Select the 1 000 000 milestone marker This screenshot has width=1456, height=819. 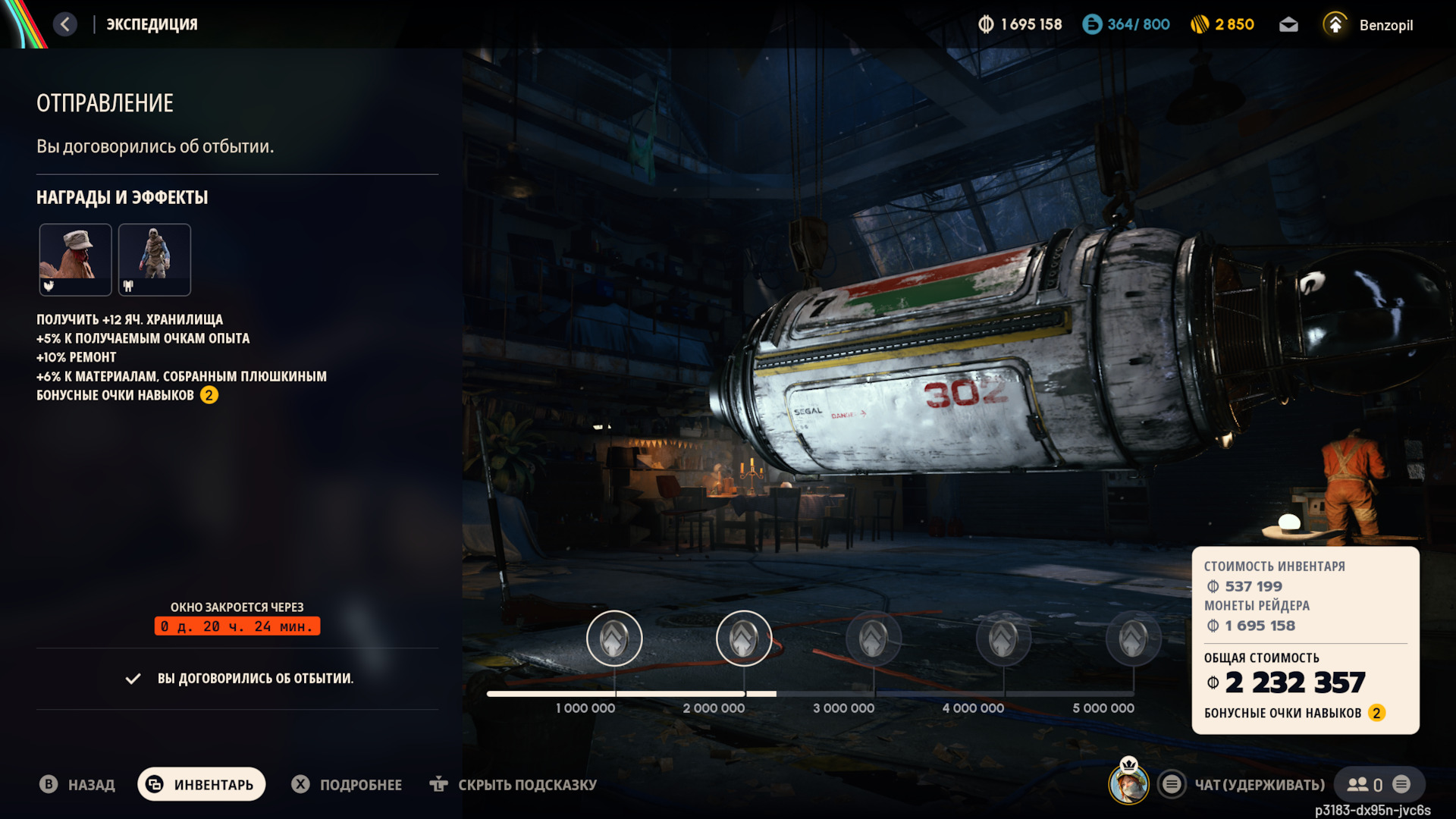[614, 639]
